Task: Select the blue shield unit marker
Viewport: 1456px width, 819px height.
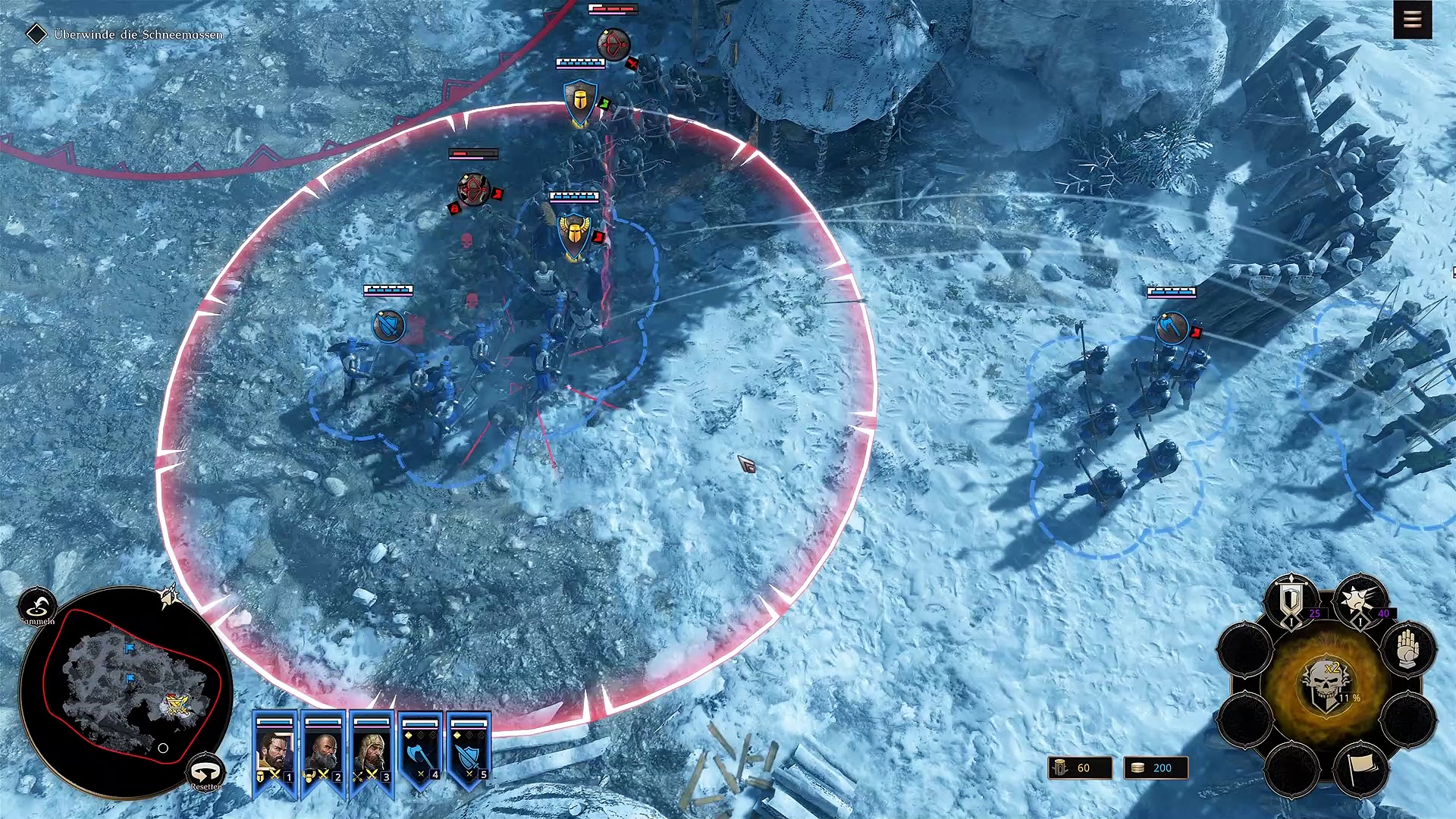Action: (389, 326)
